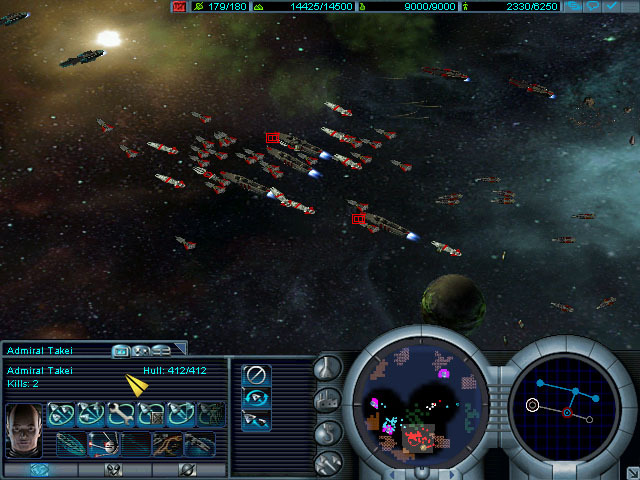
Task: Select the white-ringed system on star map
Action: coord(533,405)
